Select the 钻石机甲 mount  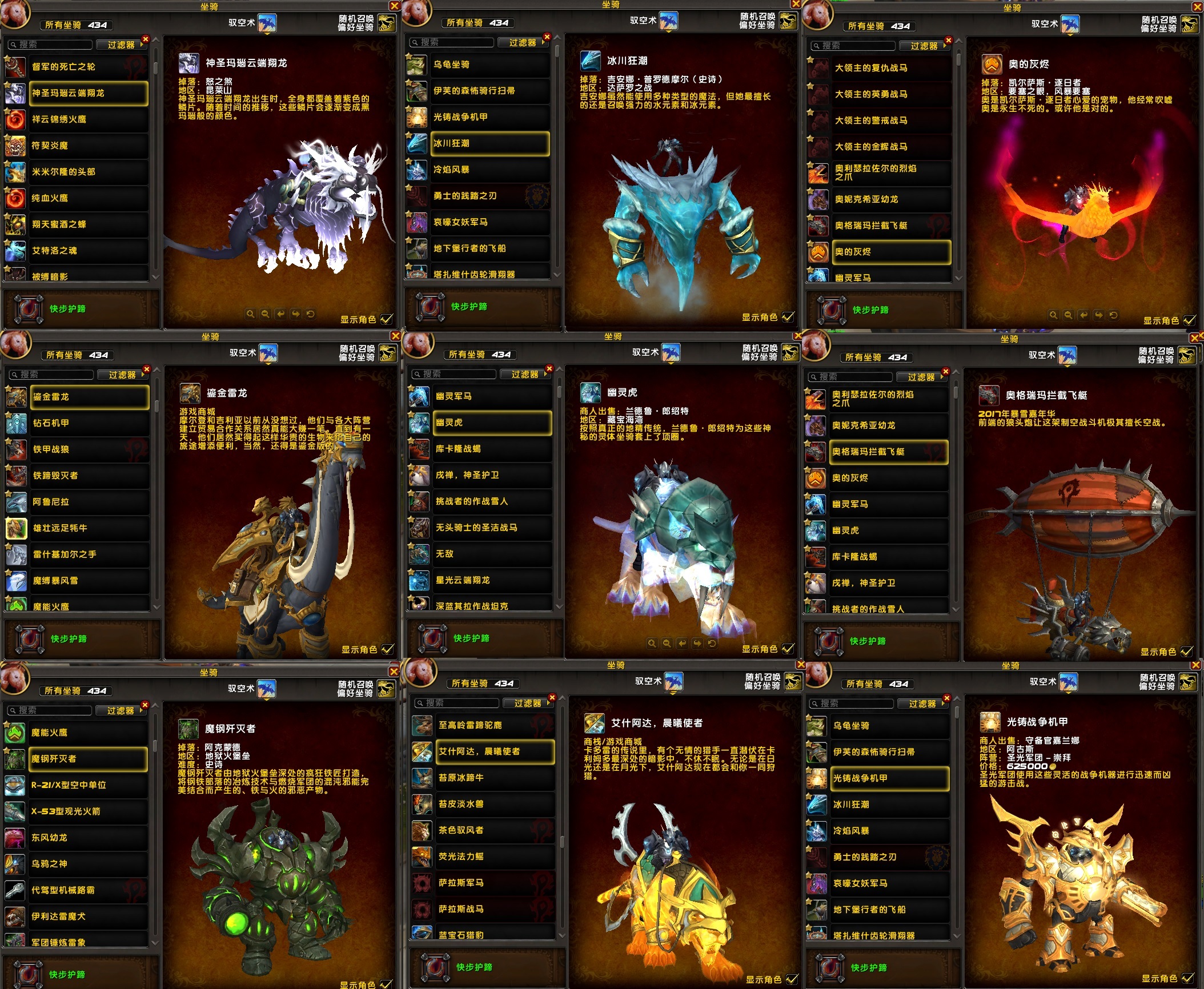click(90, 423)
